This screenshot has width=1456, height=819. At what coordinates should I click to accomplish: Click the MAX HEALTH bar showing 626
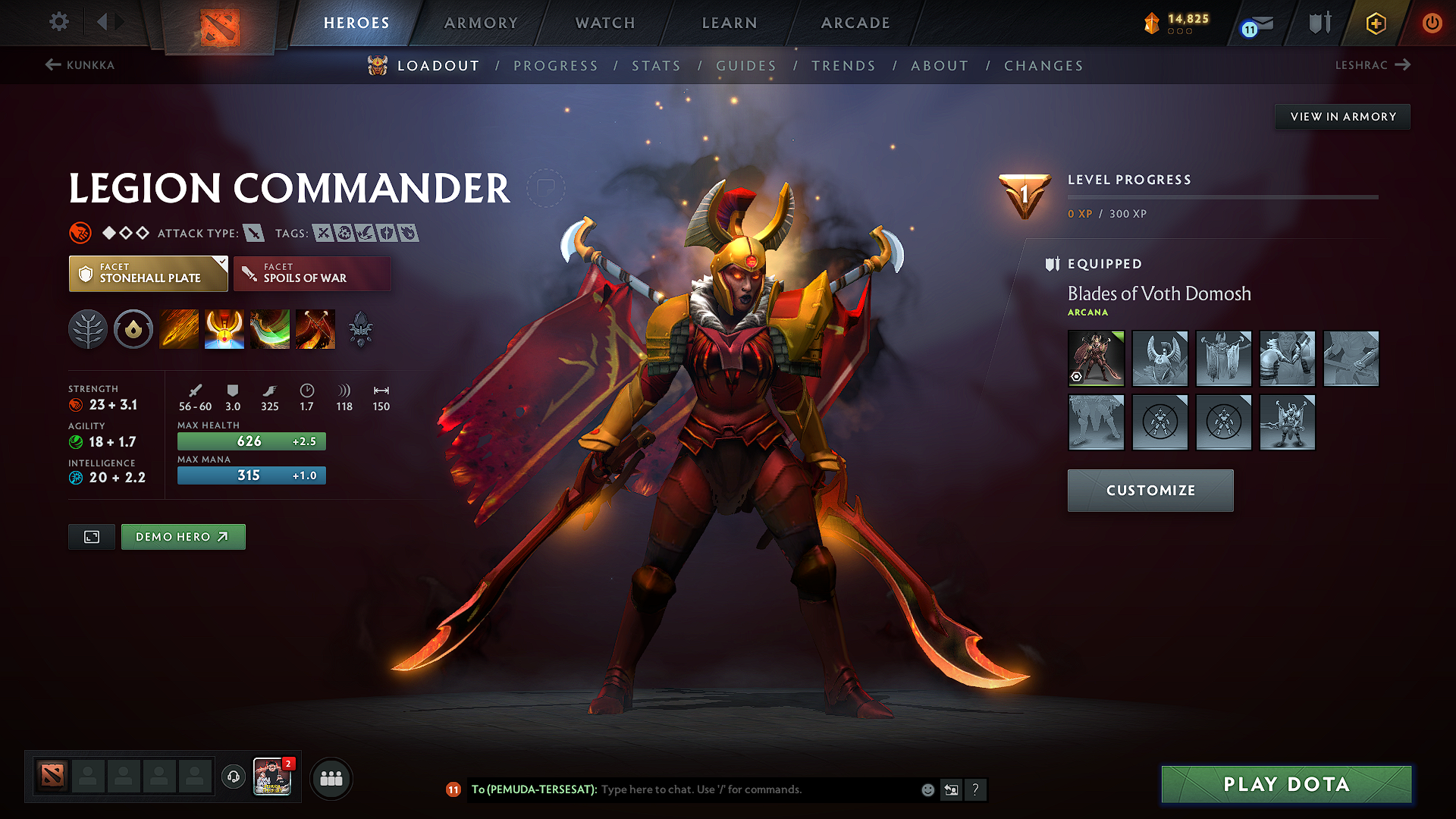click(x=251, y=441)
